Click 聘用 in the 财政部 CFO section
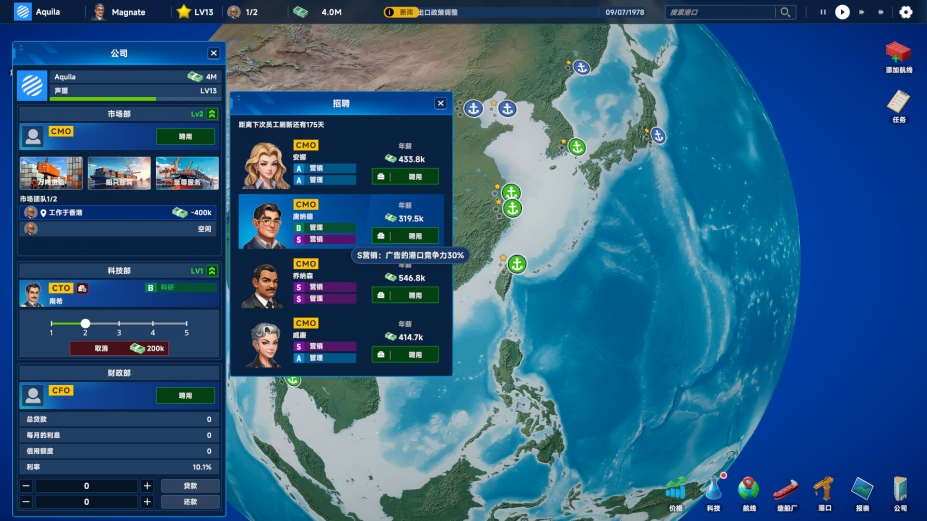The height and width of the screenshot is (521, 927). pyautogui.click(x=185, y=395)
